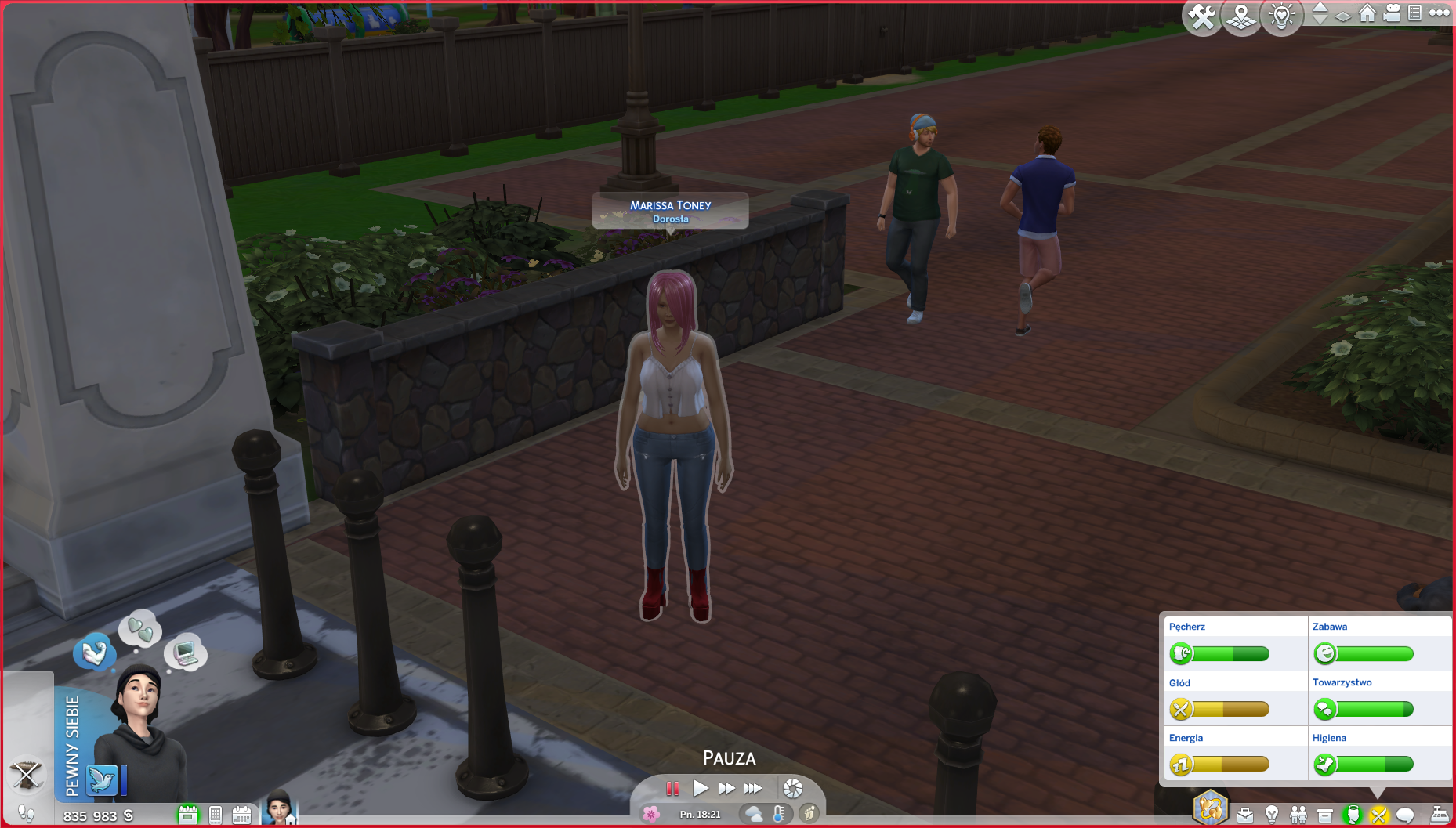Open the heart lightbulb gallery button
Viewport: 1456px width, 828px height.
[x=1282, y=17]
